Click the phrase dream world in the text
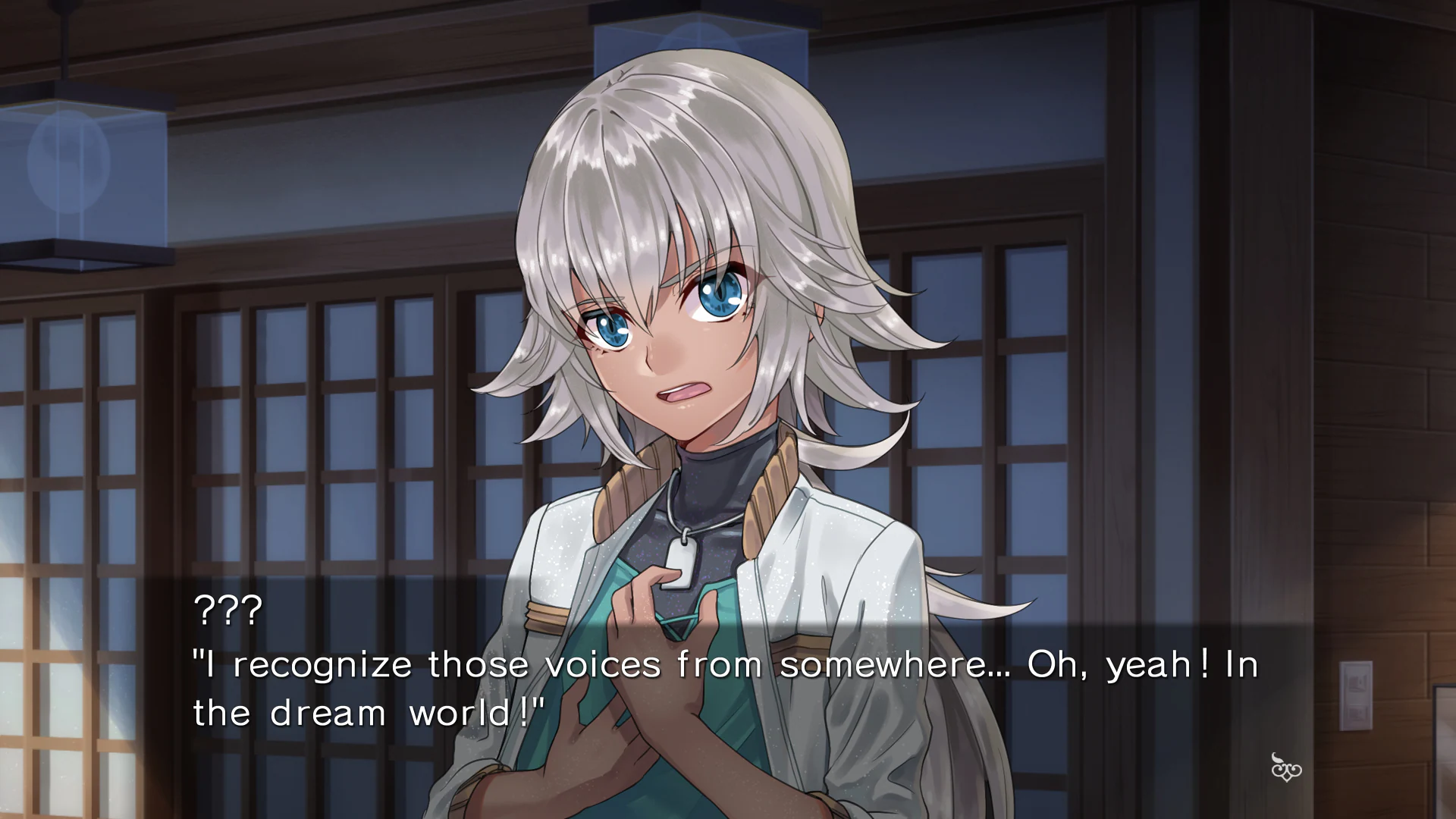The width and height of the screenshot is (1456, 819). (x=393, y=711)
